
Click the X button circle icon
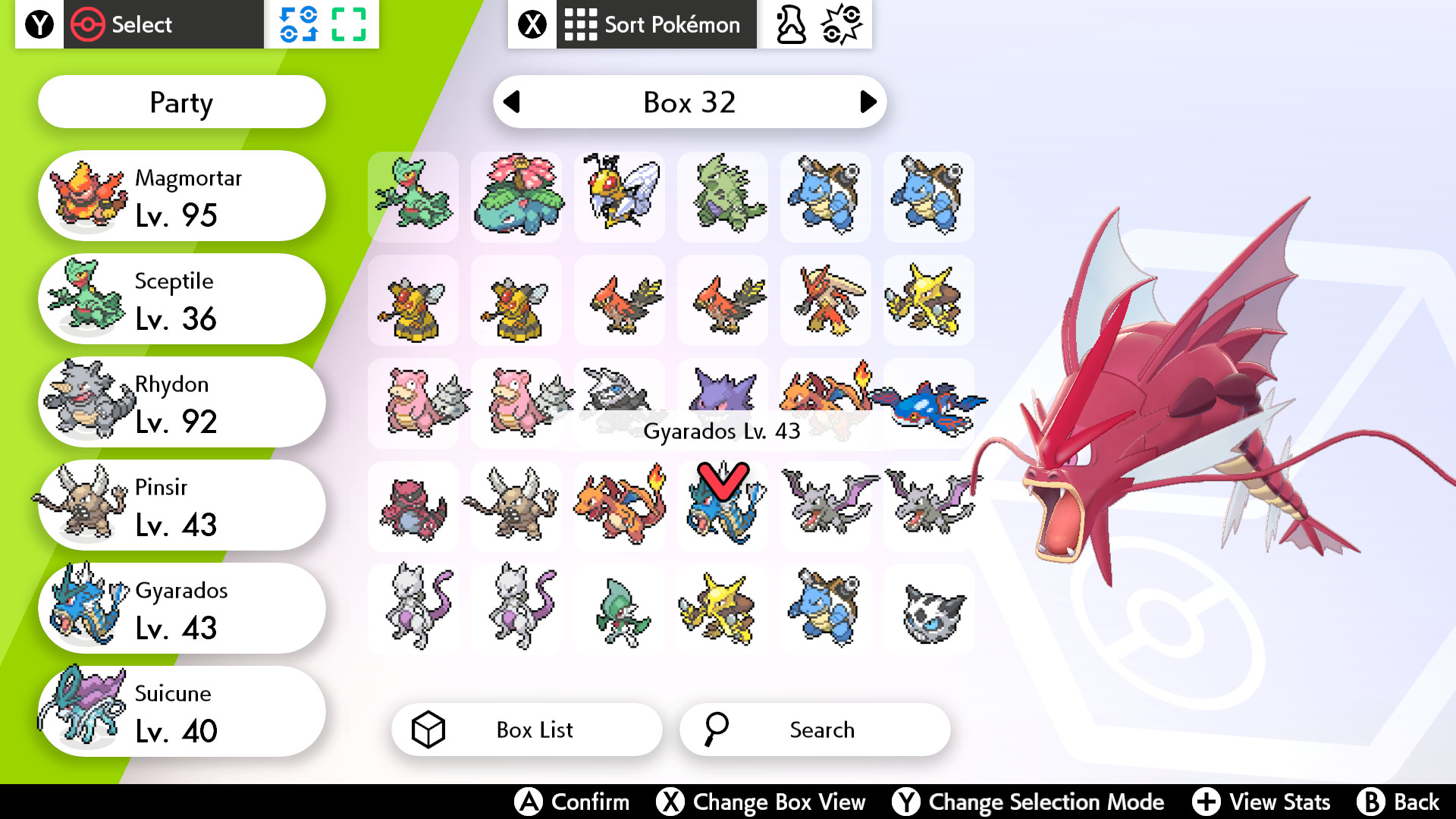tap(532, 24)
